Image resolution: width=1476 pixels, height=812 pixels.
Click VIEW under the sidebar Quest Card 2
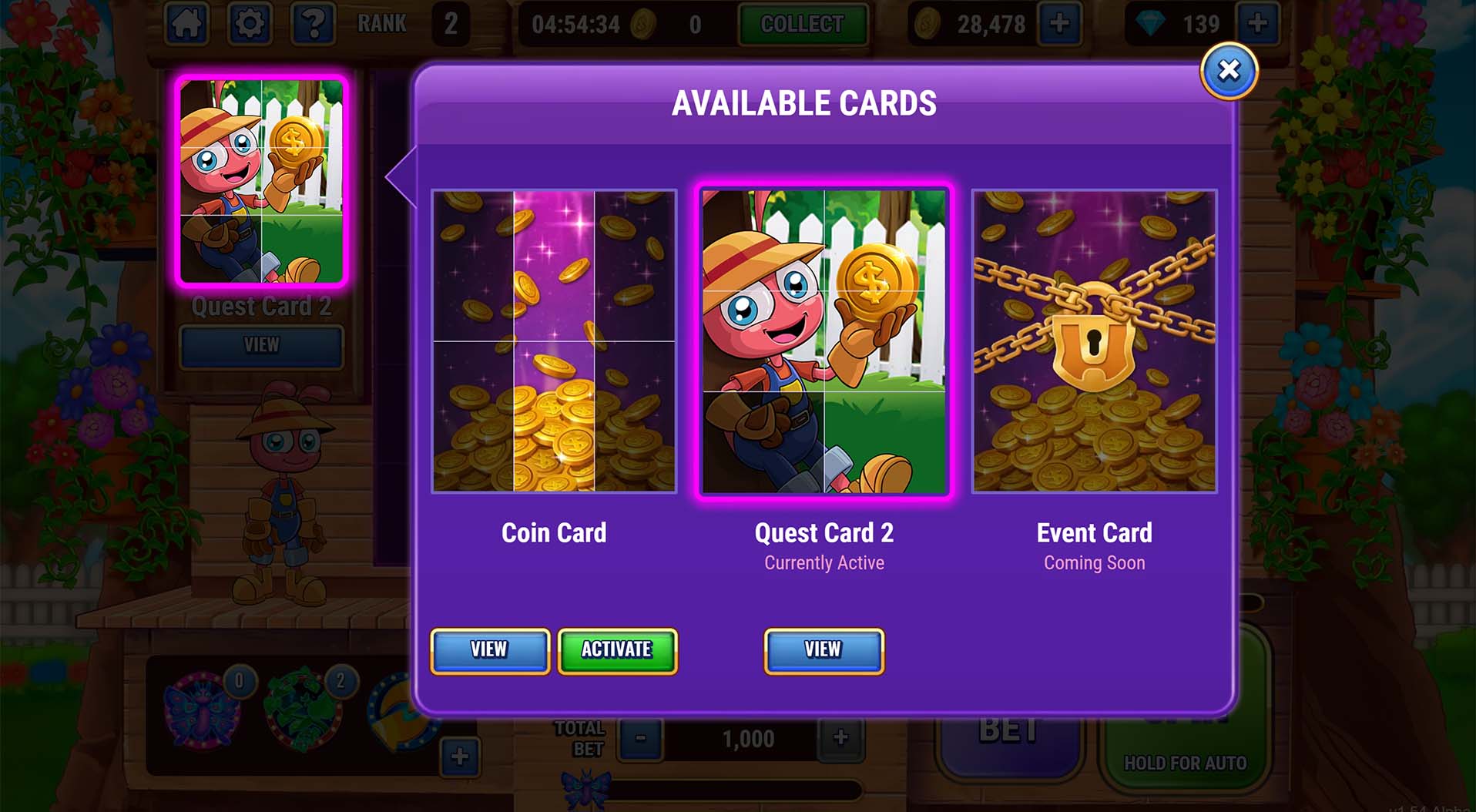click(x=262, y=346)
